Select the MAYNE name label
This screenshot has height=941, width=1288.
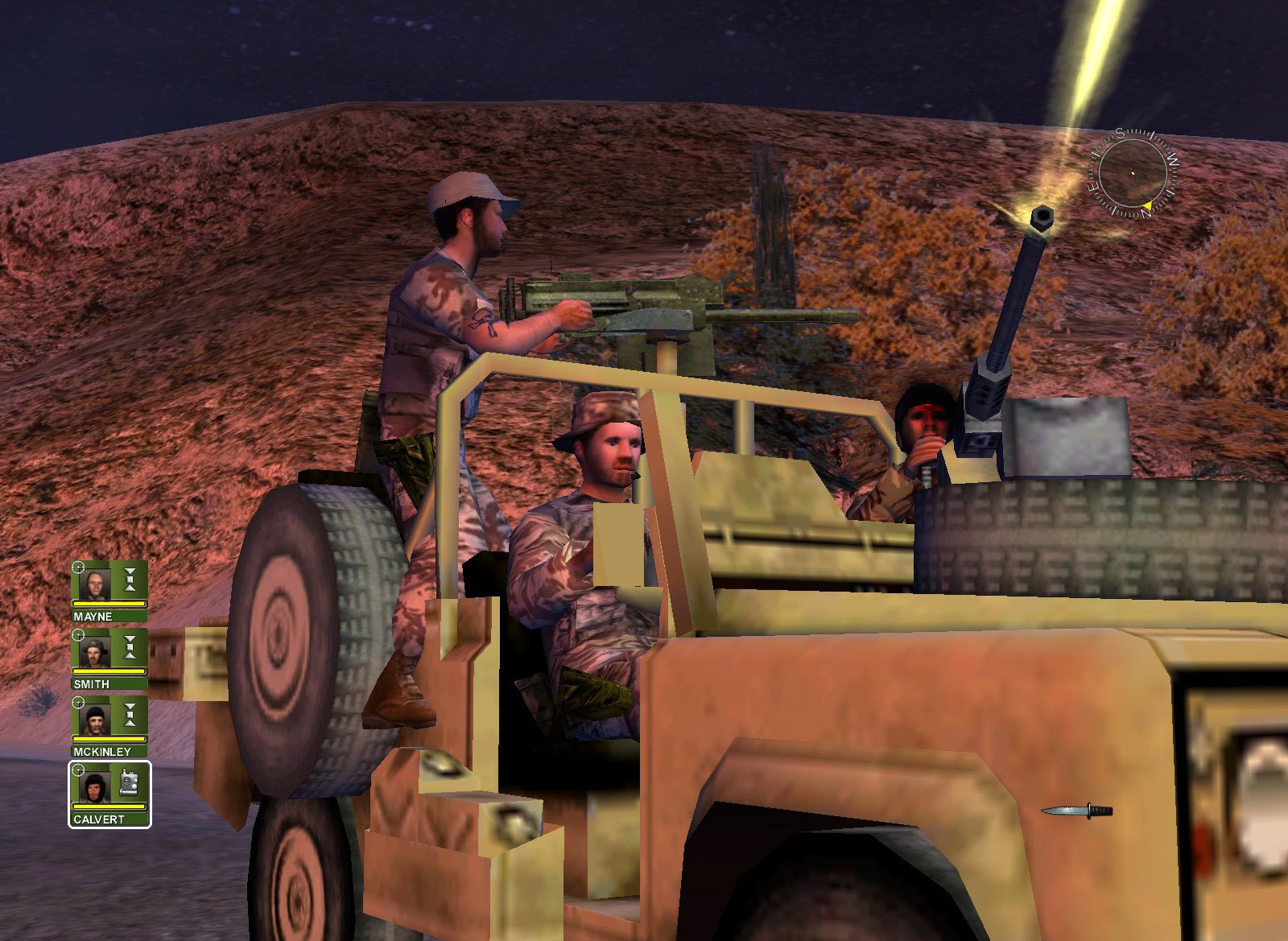93,615
